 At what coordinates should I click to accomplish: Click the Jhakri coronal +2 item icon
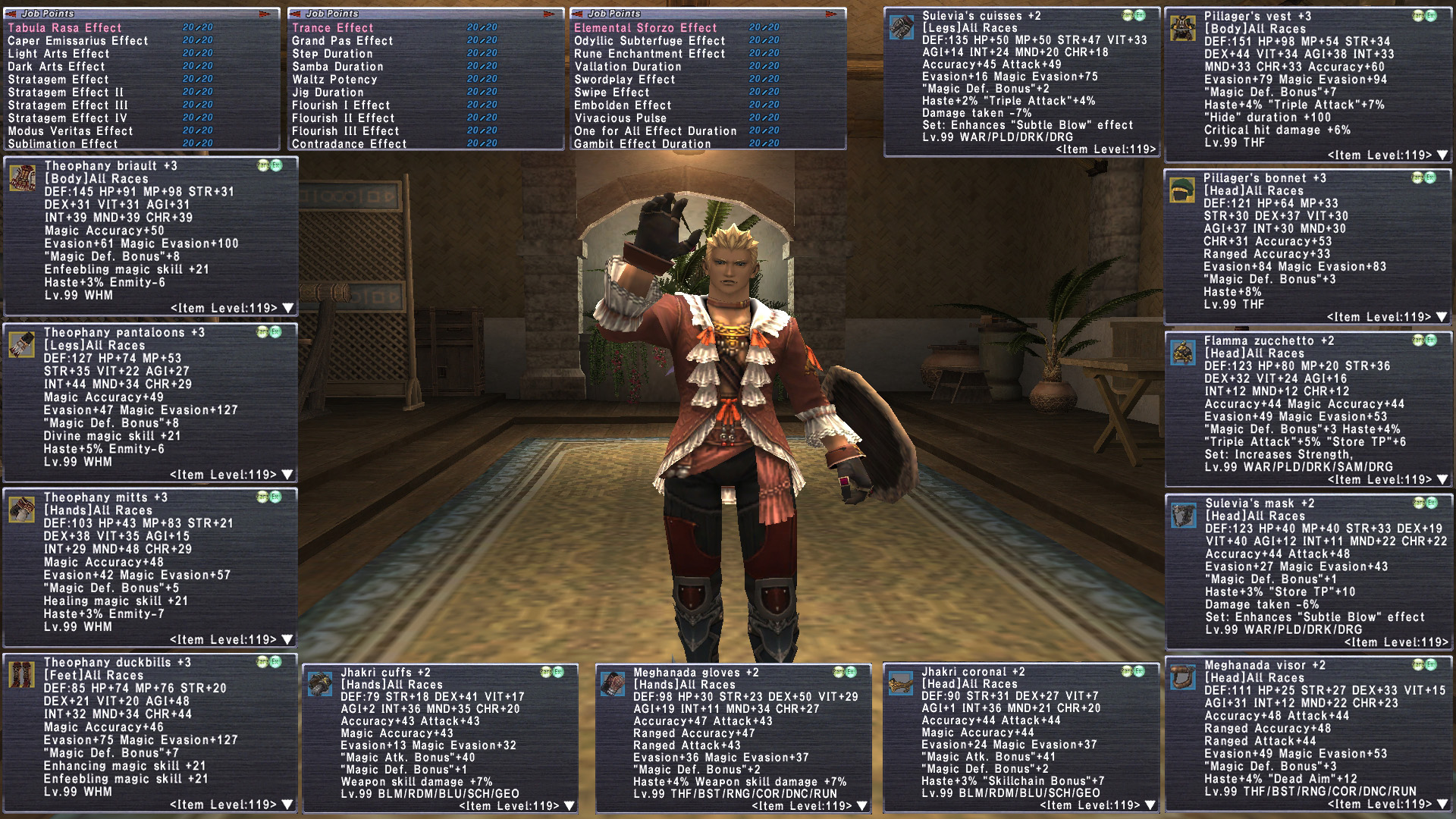[901, 683]
